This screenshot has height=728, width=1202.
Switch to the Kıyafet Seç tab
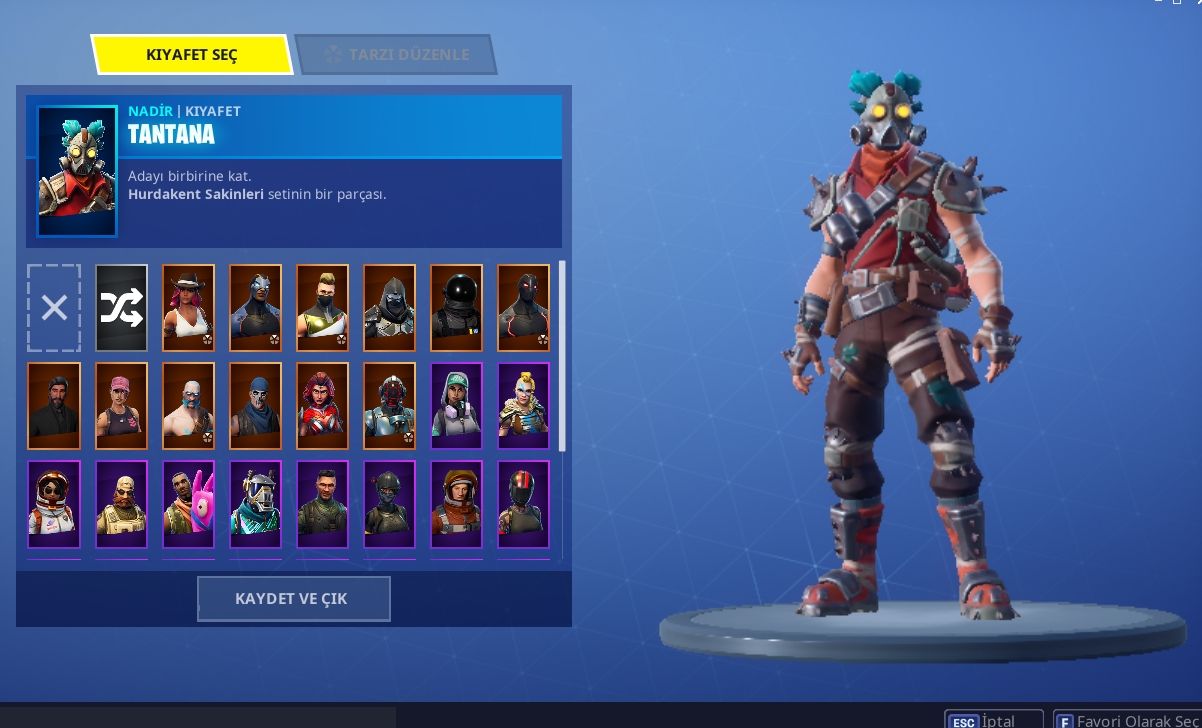point(191,55)
